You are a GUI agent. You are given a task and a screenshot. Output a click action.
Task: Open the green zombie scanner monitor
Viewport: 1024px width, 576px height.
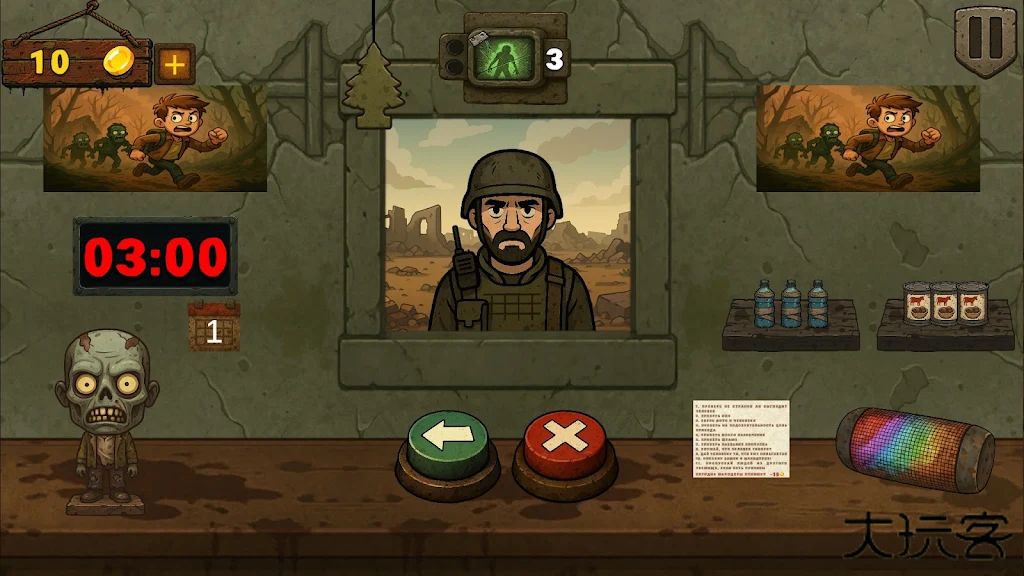click(x=503, y=58)
